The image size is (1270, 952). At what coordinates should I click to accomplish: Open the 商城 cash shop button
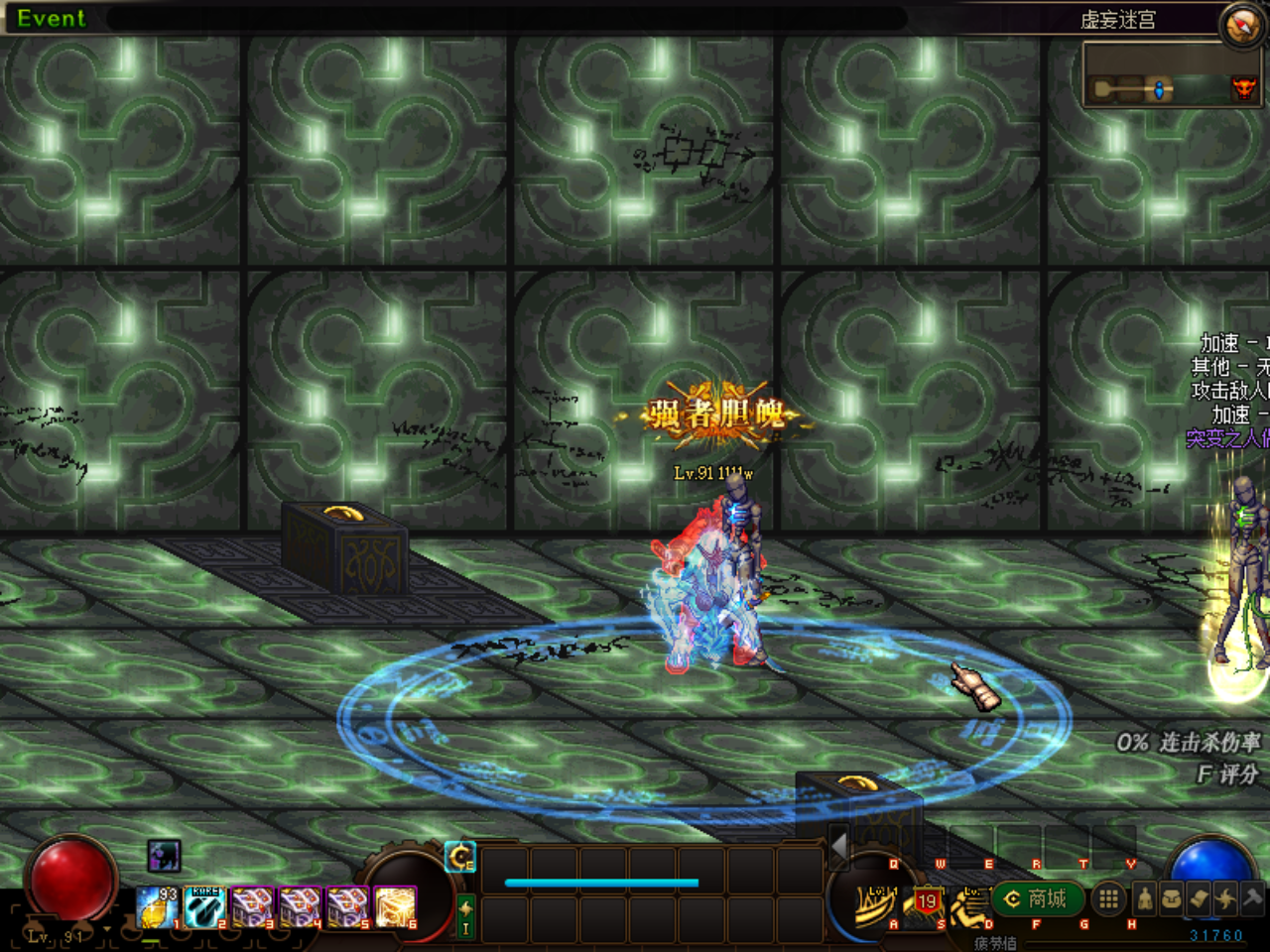[1036, 897]
